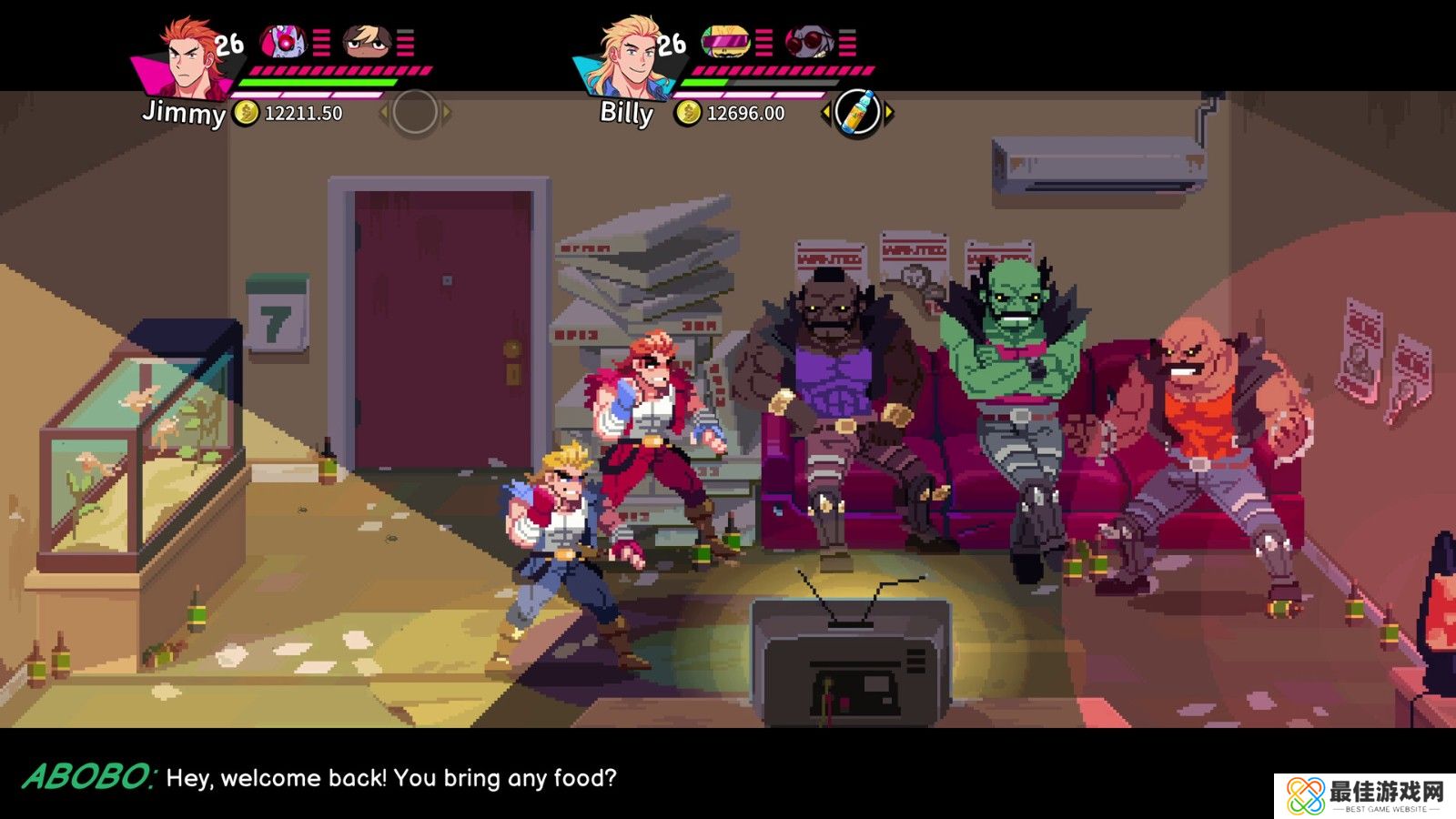This screenshot has width=1456, height=819.
Task: Cycle Billy's quick item to the previous
Action: click(x=825, y=113)
